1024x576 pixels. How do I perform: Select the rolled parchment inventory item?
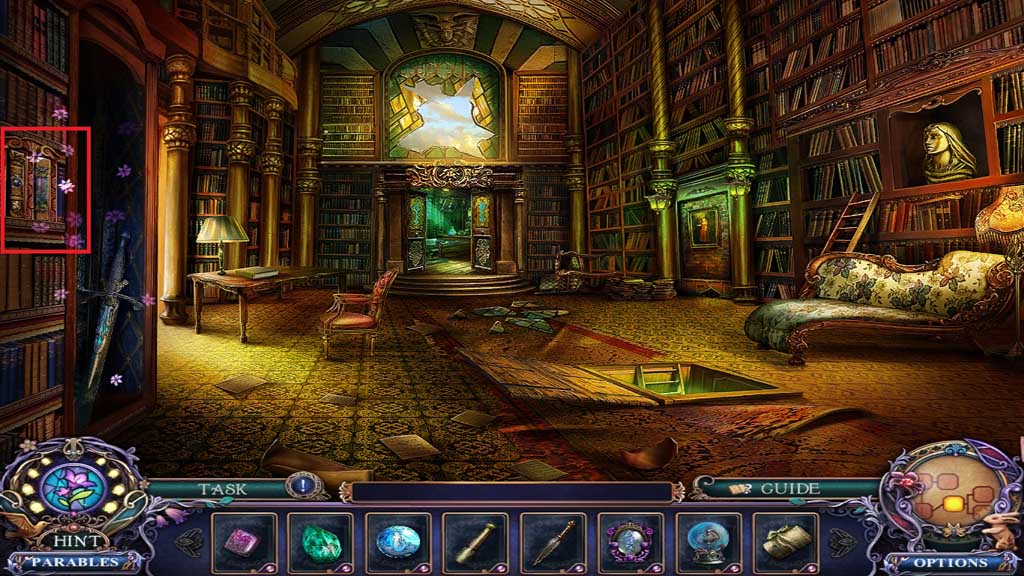[786, 543]
